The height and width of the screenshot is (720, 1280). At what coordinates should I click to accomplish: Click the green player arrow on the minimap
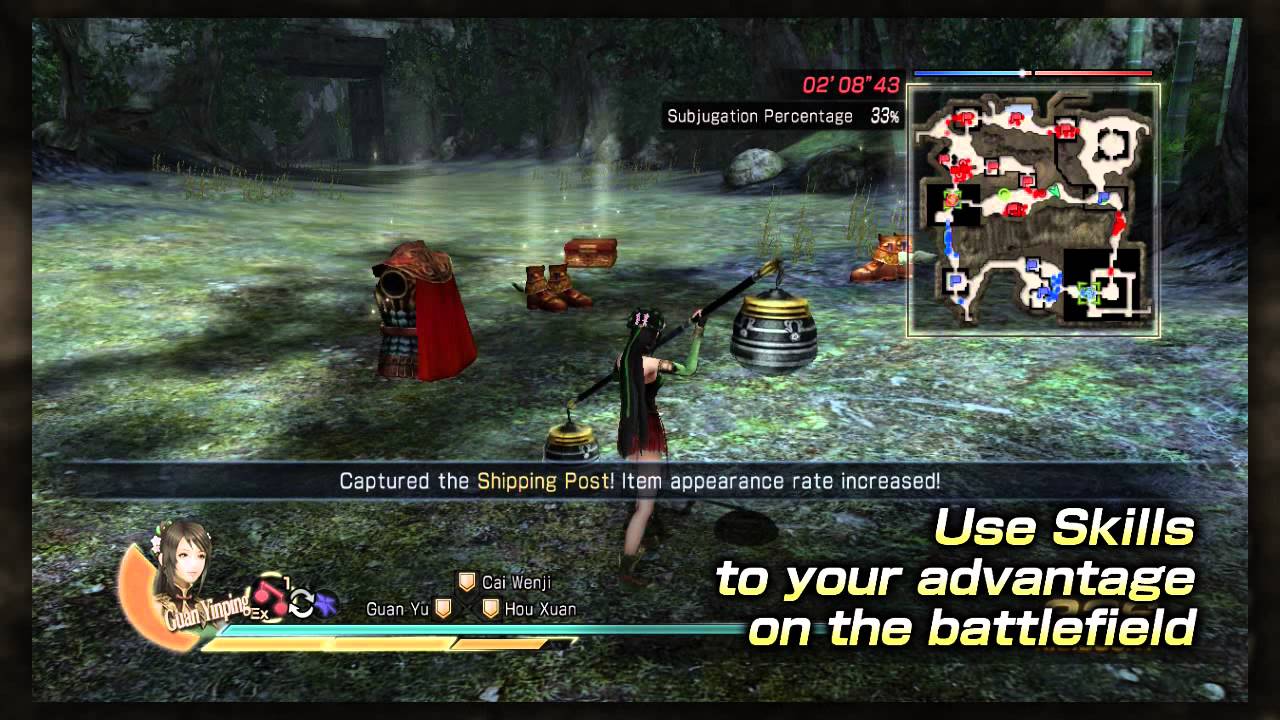click(x=1055, y=190)
